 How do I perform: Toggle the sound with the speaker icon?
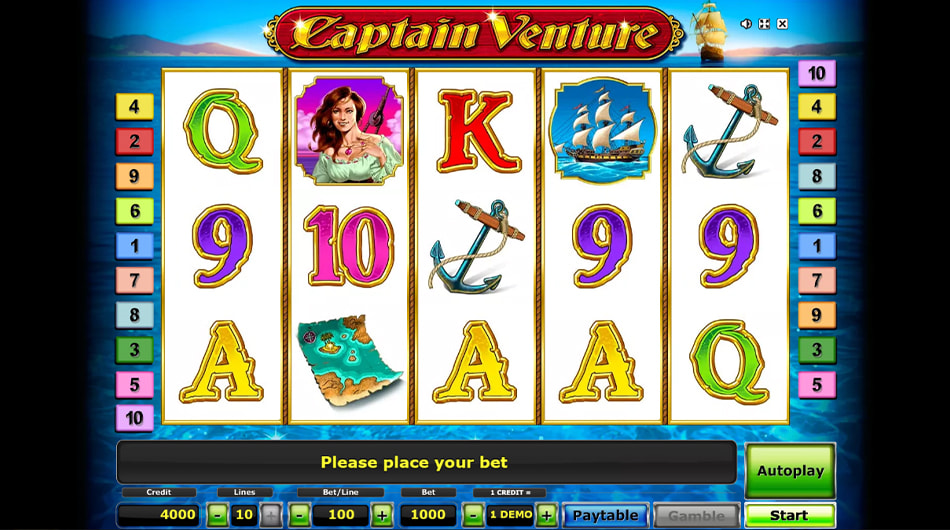746,23
